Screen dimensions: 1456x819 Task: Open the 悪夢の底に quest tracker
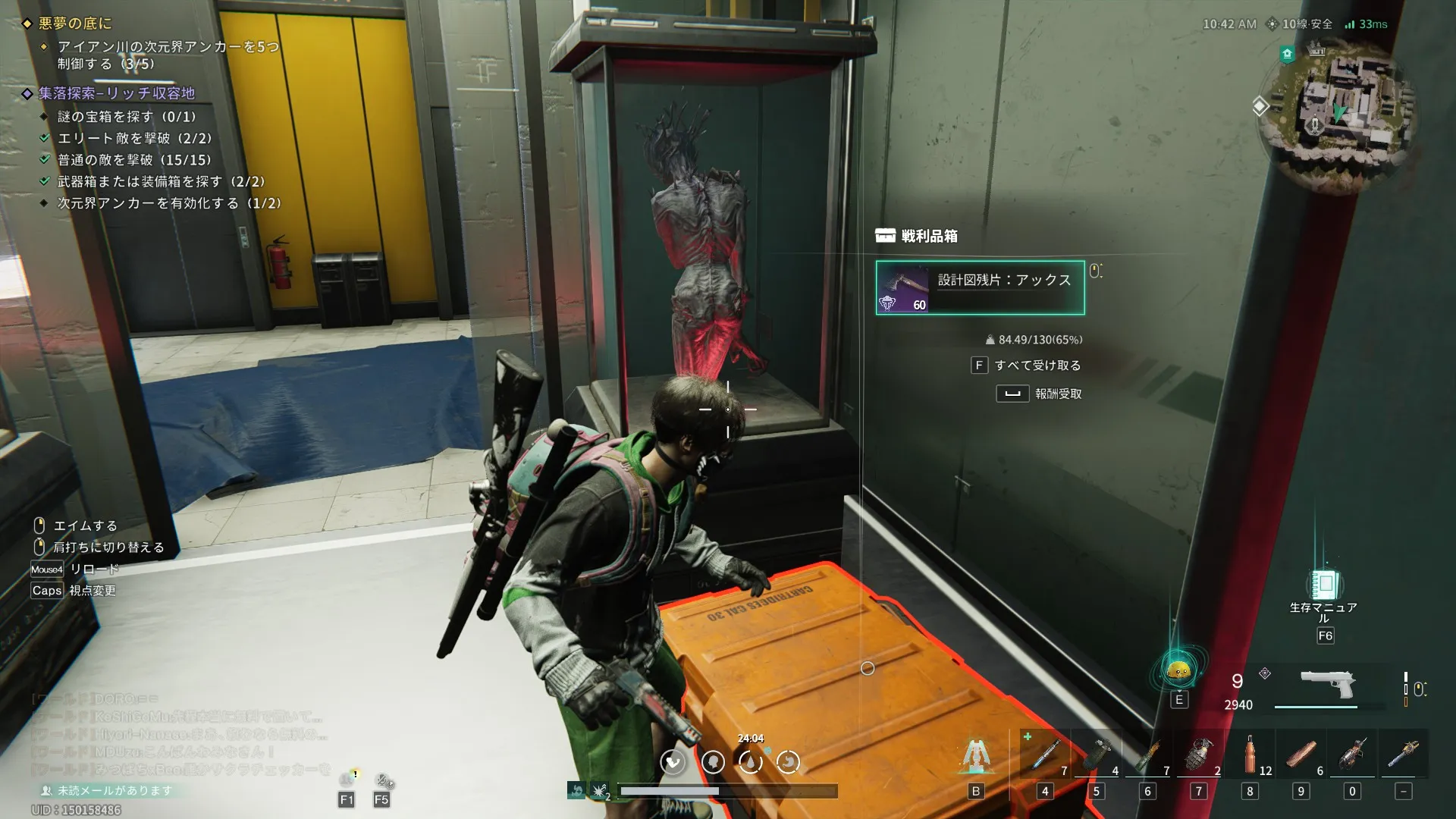click(74, 24)
